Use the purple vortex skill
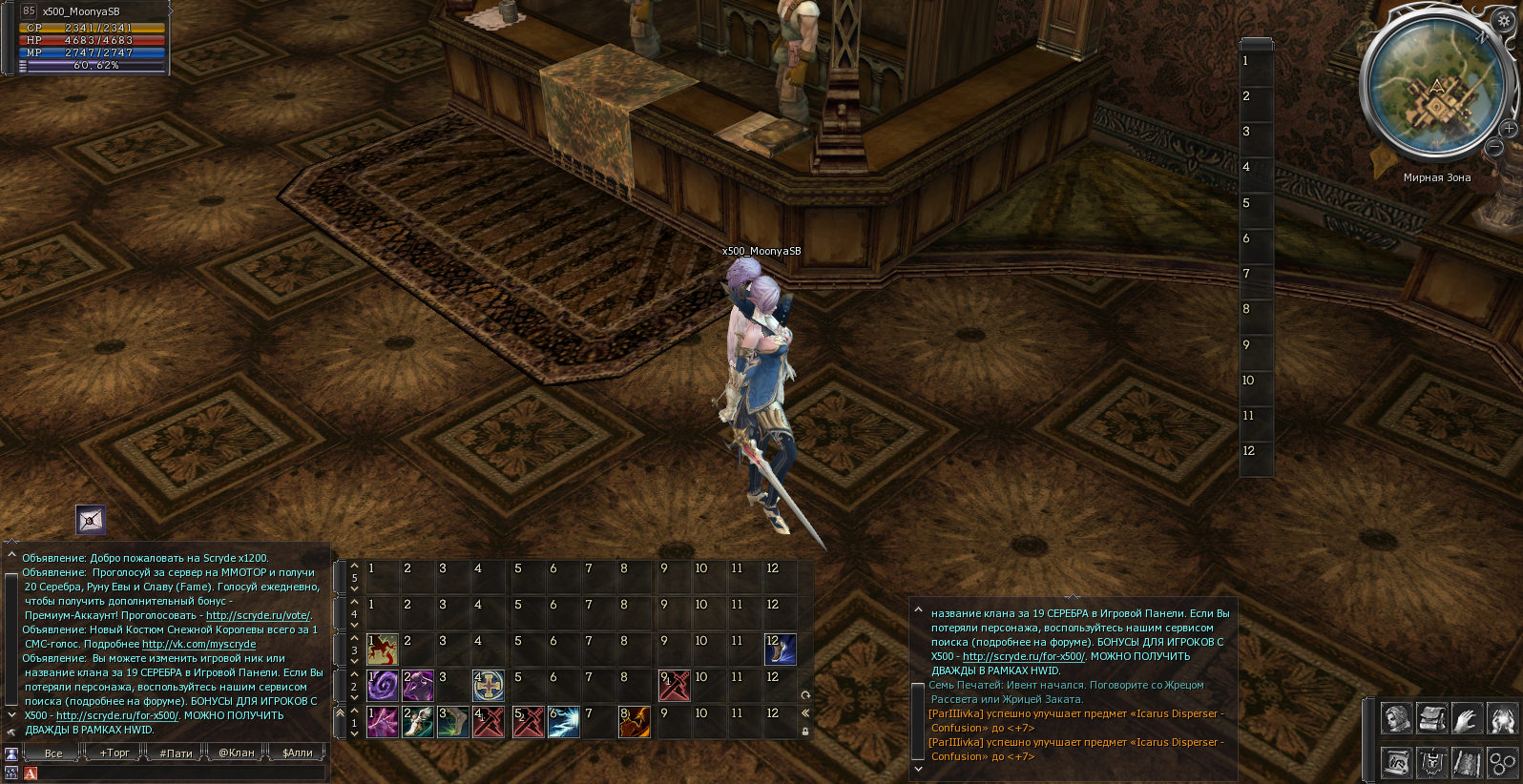This screenshot has width=1523, height=784. point(383,686)
